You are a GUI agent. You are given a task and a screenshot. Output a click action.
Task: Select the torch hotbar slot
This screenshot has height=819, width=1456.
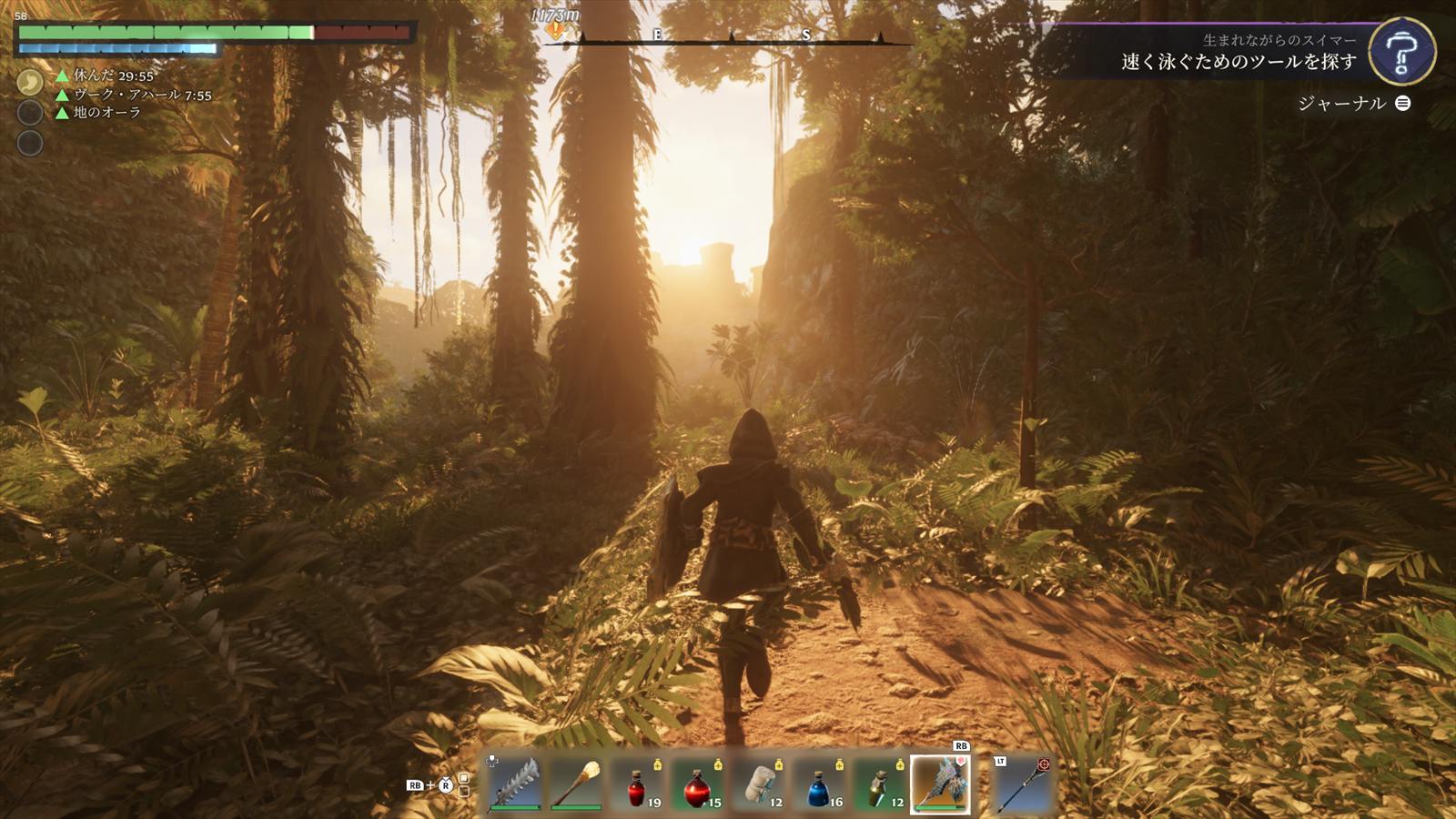(x=576, y=784)
